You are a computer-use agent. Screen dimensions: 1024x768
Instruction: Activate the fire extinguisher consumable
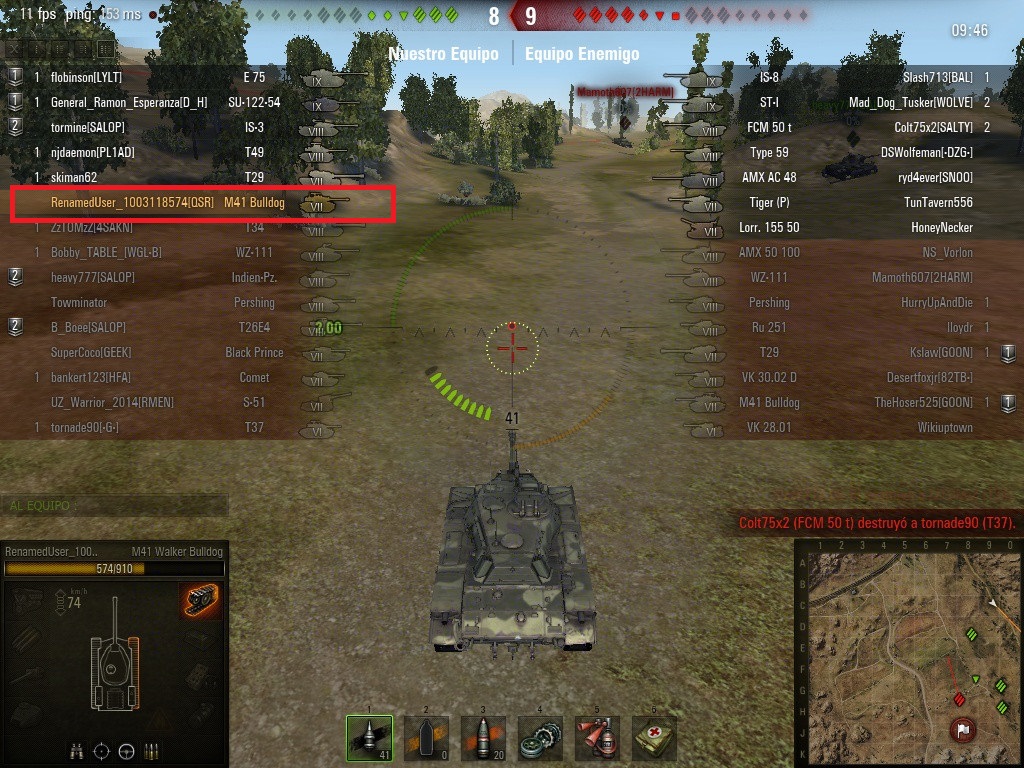tap(597, 738)
